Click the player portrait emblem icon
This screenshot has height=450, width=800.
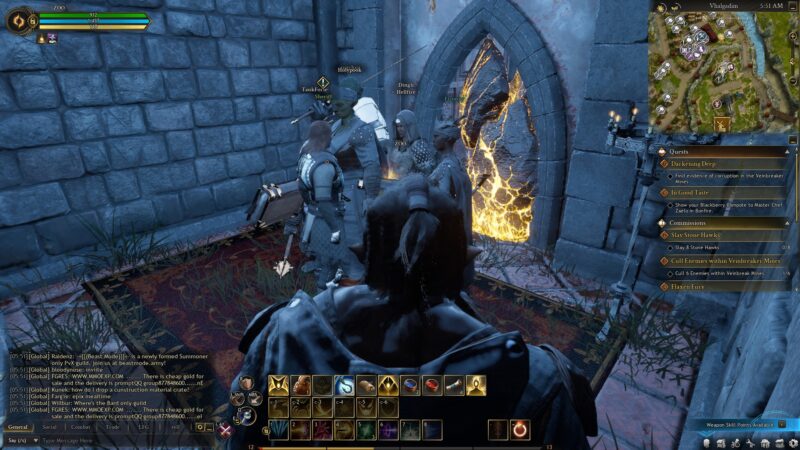pos(19,20)
